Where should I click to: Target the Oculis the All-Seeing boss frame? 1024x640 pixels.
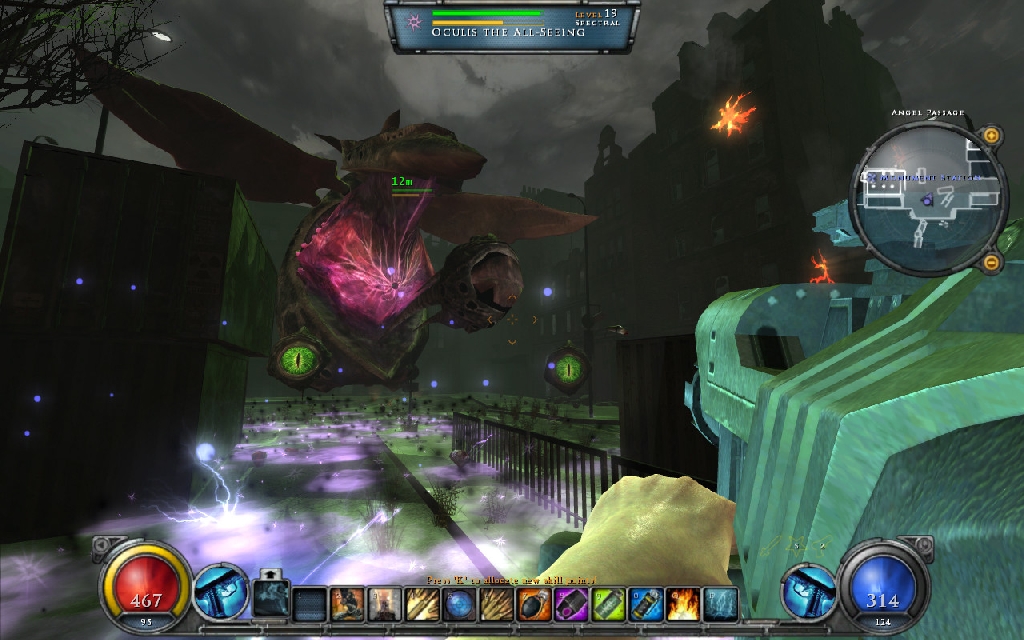(511, 25)
